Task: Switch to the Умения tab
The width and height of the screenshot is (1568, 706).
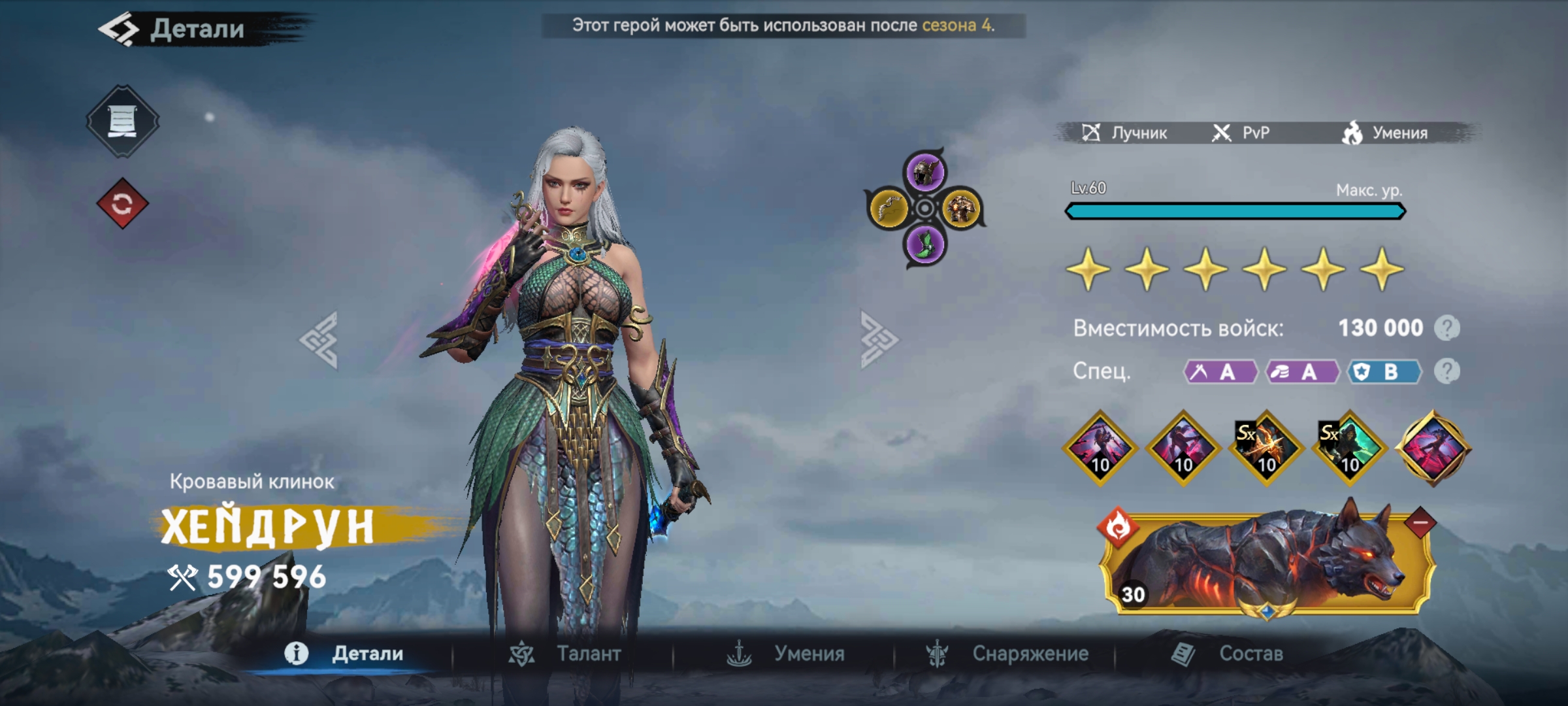Action: pyautogui.click(x=785, y=654)
